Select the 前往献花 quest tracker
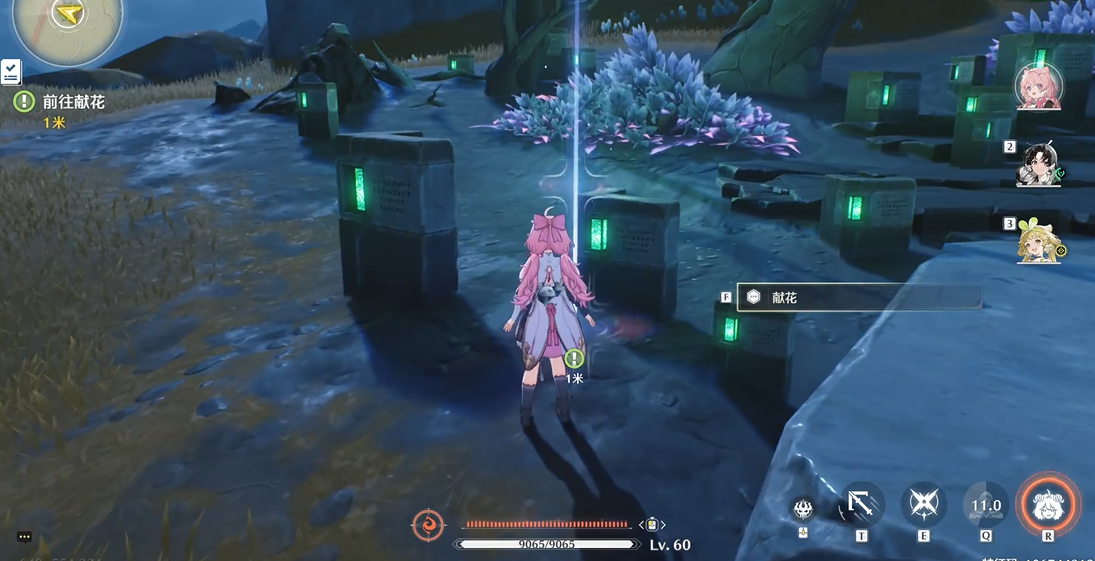 (x=73, y=102)
